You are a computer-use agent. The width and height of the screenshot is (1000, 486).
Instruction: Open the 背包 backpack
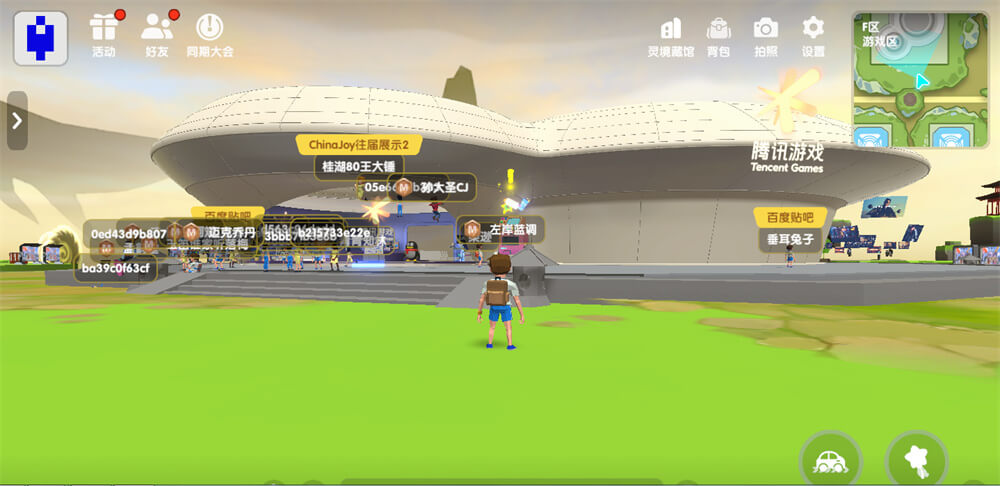[x=718, y=35]
